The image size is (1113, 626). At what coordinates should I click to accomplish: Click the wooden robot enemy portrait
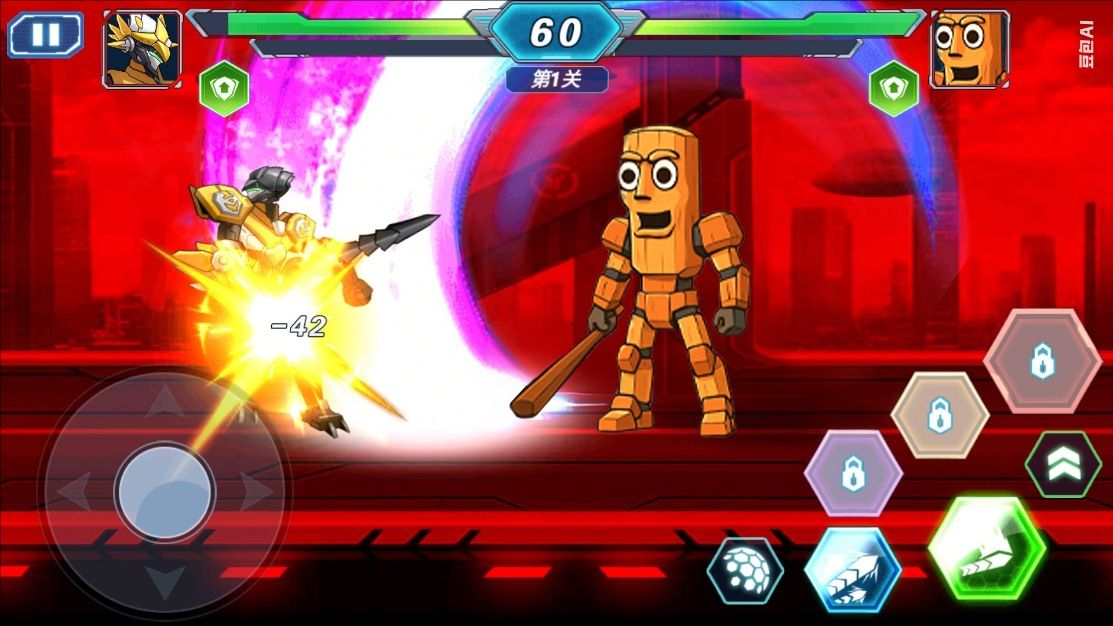point(968,49)
